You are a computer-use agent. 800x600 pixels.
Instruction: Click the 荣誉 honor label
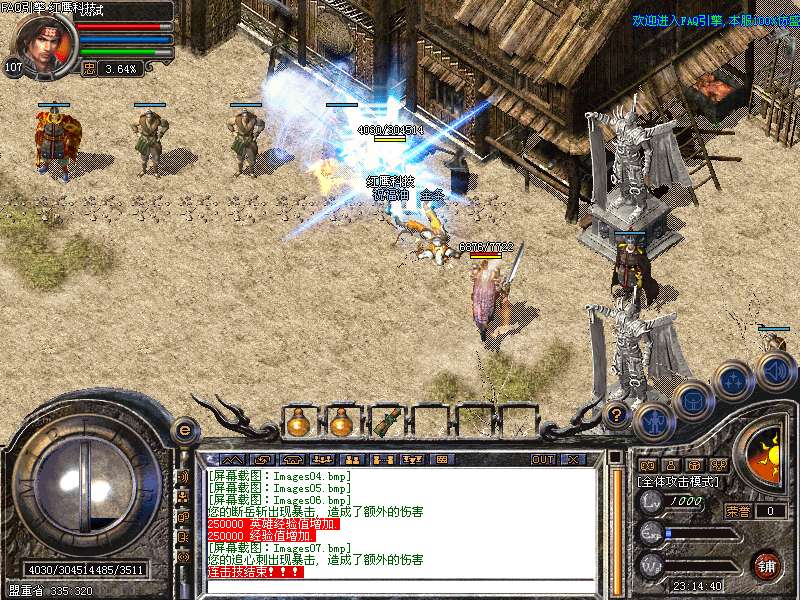738,511
